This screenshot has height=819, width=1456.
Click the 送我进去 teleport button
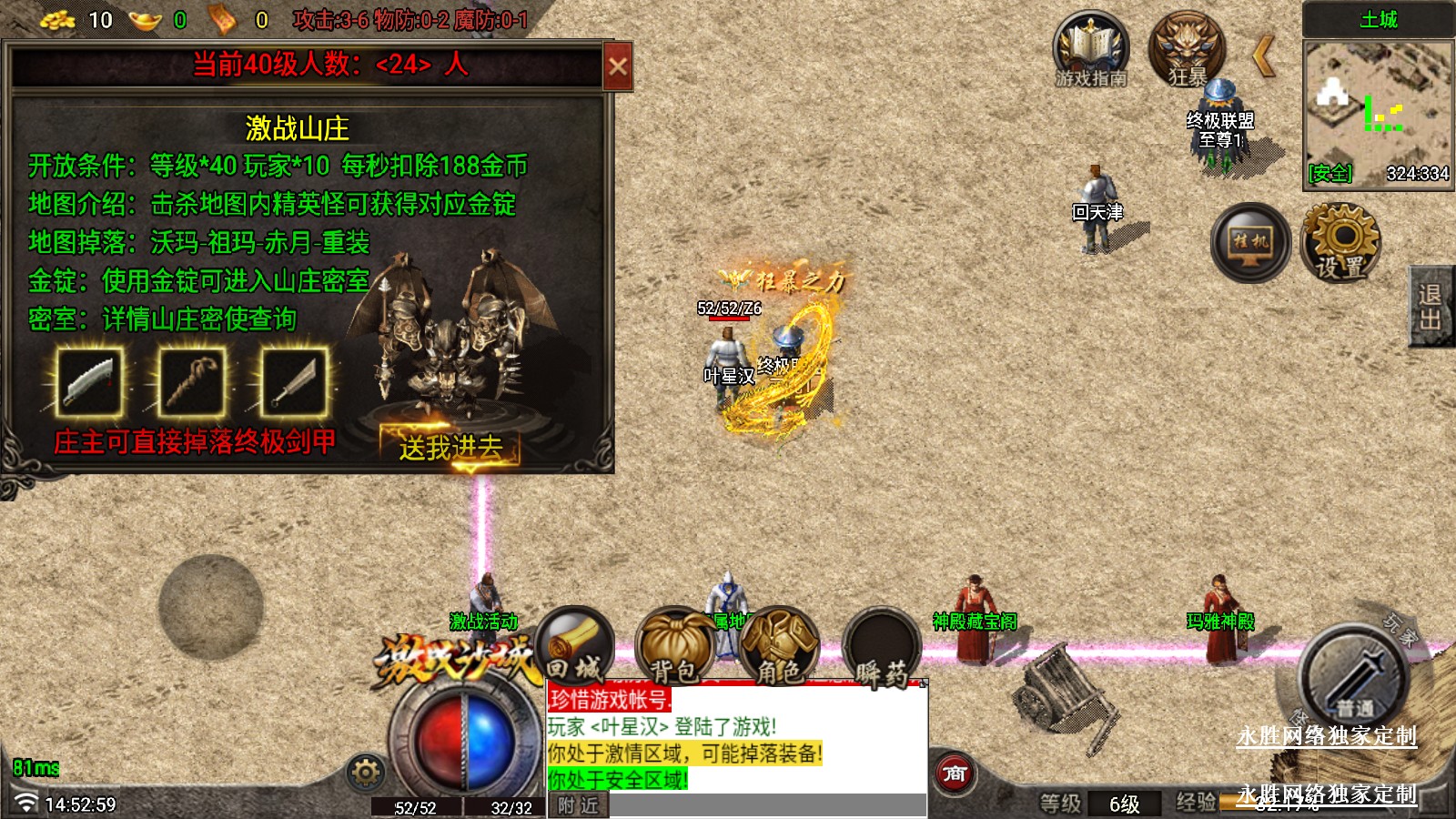pos(450,446)
